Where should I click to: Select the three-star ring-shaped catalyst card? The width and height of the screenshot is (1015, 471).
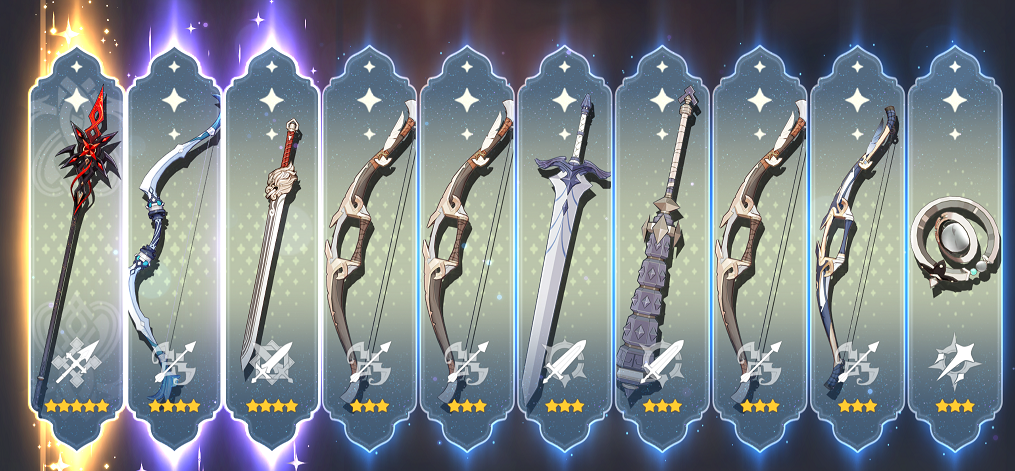click(x=956, y=250)
